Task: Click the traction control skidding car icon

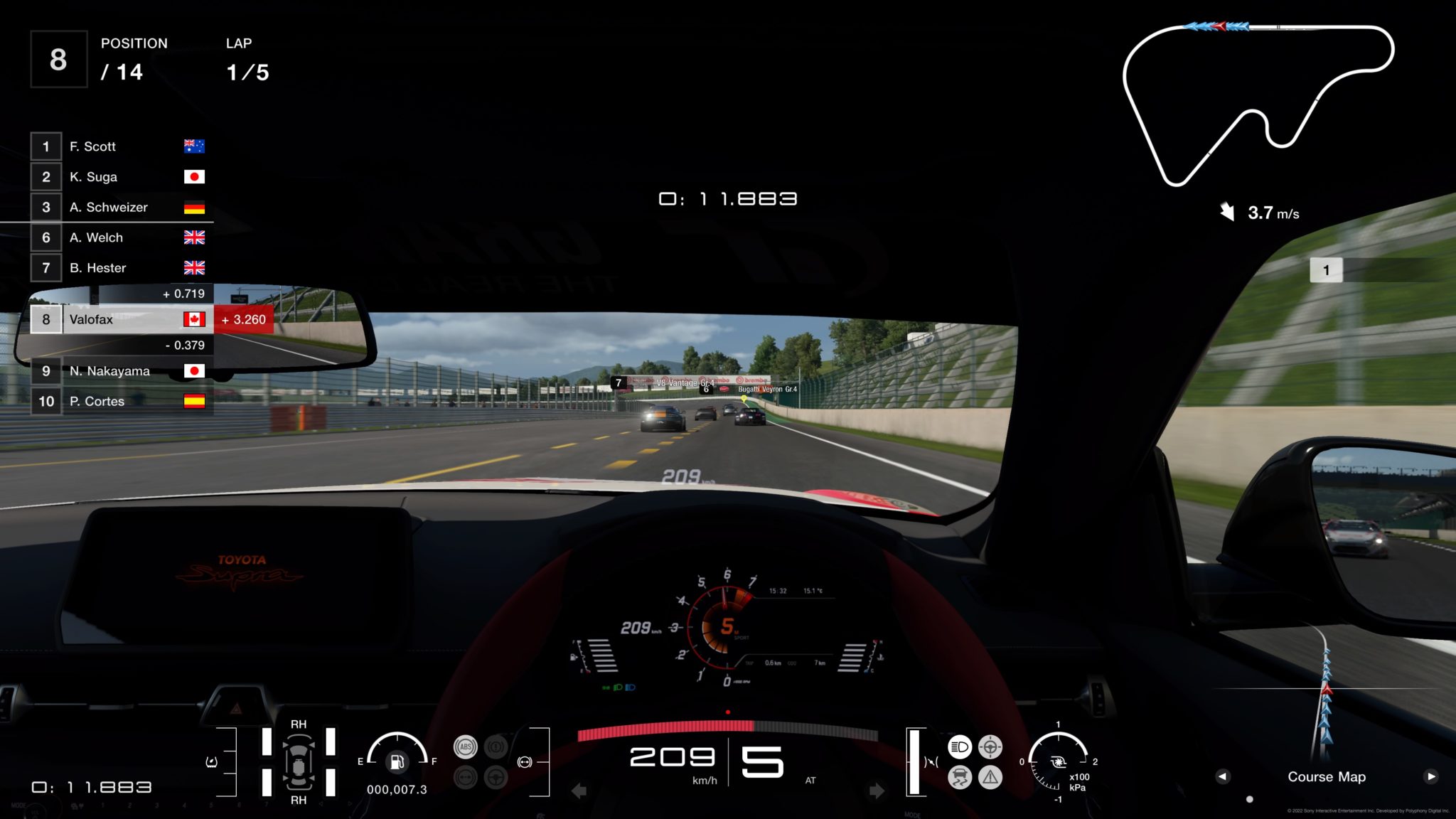Action: click(x=960, y=777)
